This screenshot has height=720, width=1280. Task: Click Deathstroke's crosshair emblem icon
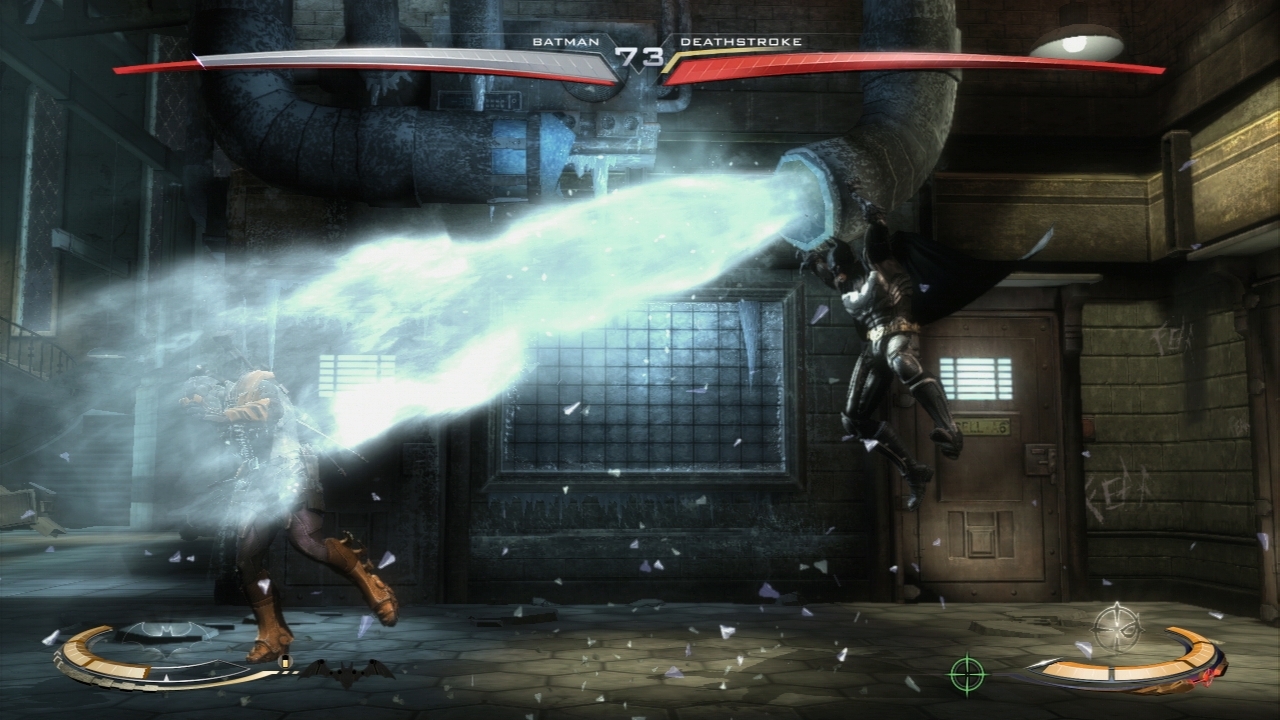coord(1116,627)
